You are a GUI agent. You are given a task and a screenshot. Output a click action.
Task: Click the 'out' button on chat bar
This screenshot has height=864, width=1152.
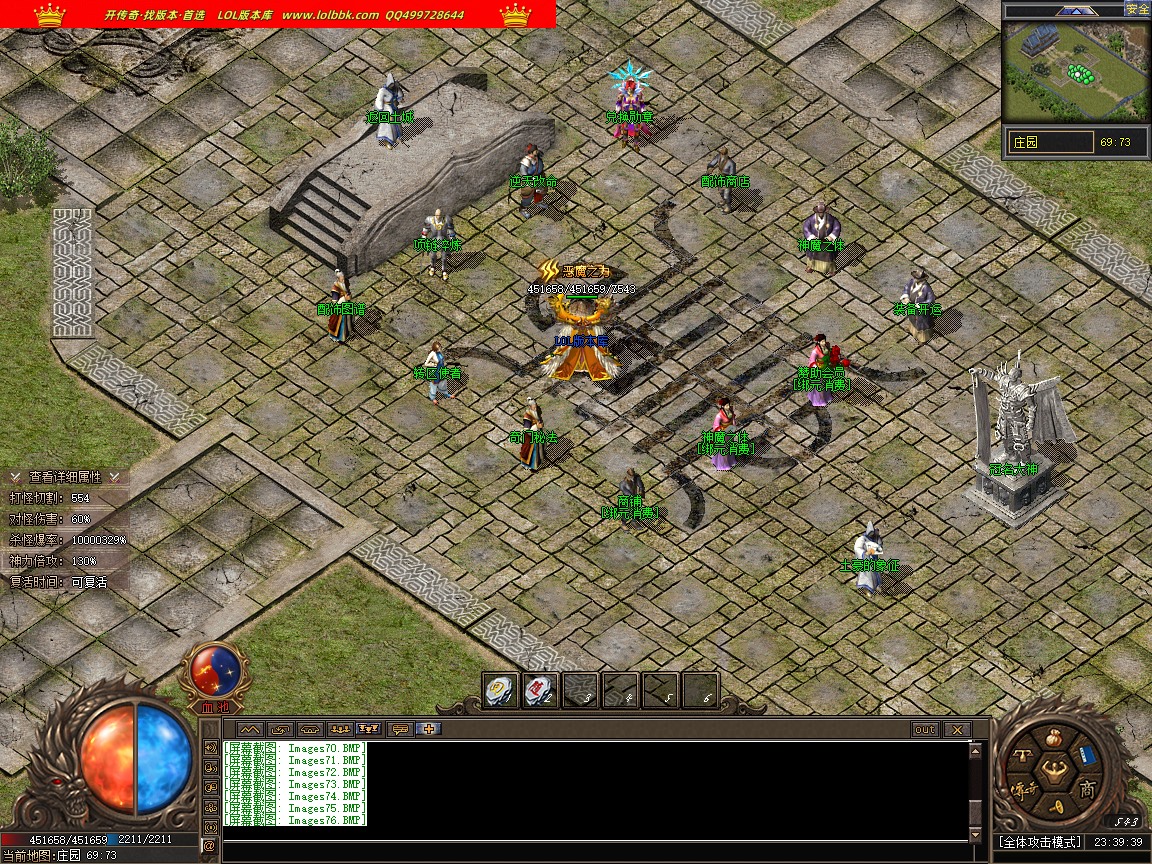[x=925, y=730]
